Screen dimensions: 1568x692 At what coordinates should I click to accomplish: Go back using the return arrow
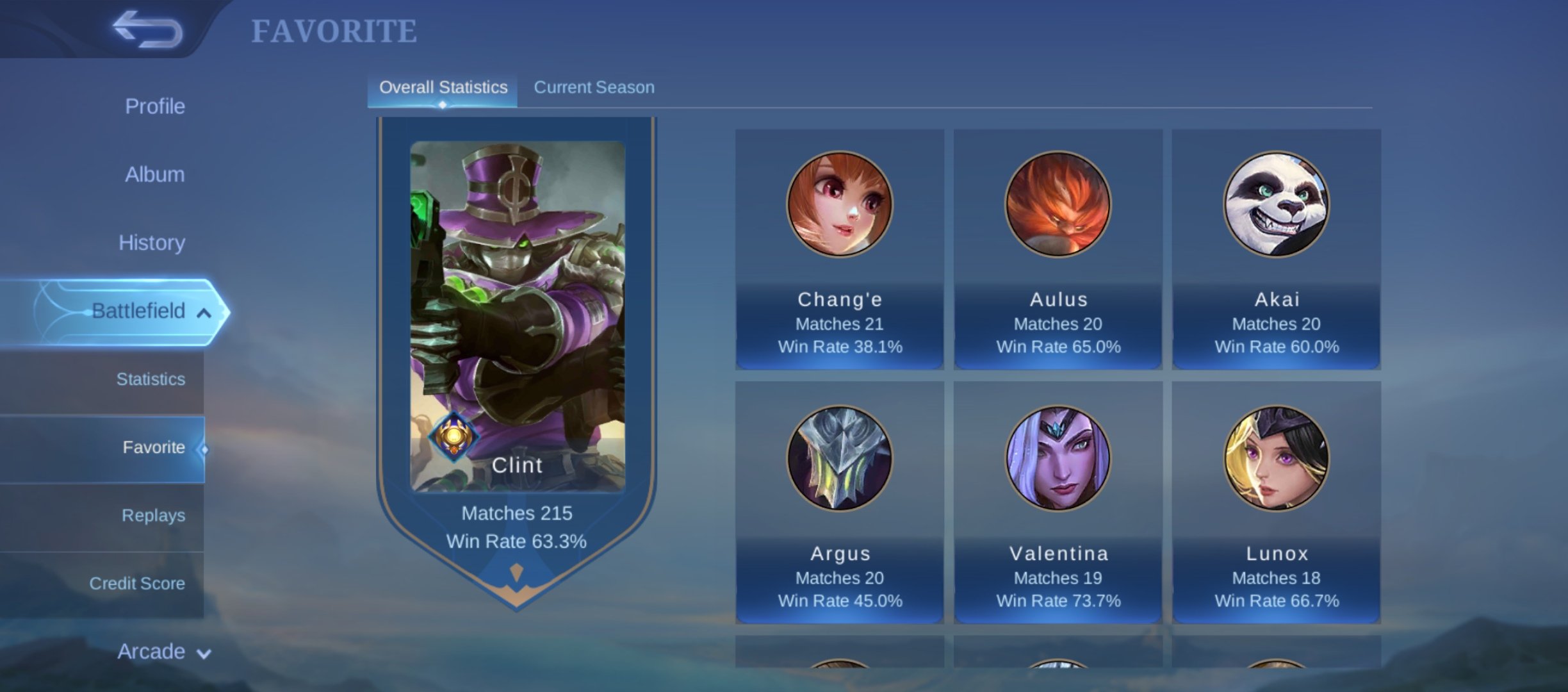pyautogui.click(x=147, y=29)
